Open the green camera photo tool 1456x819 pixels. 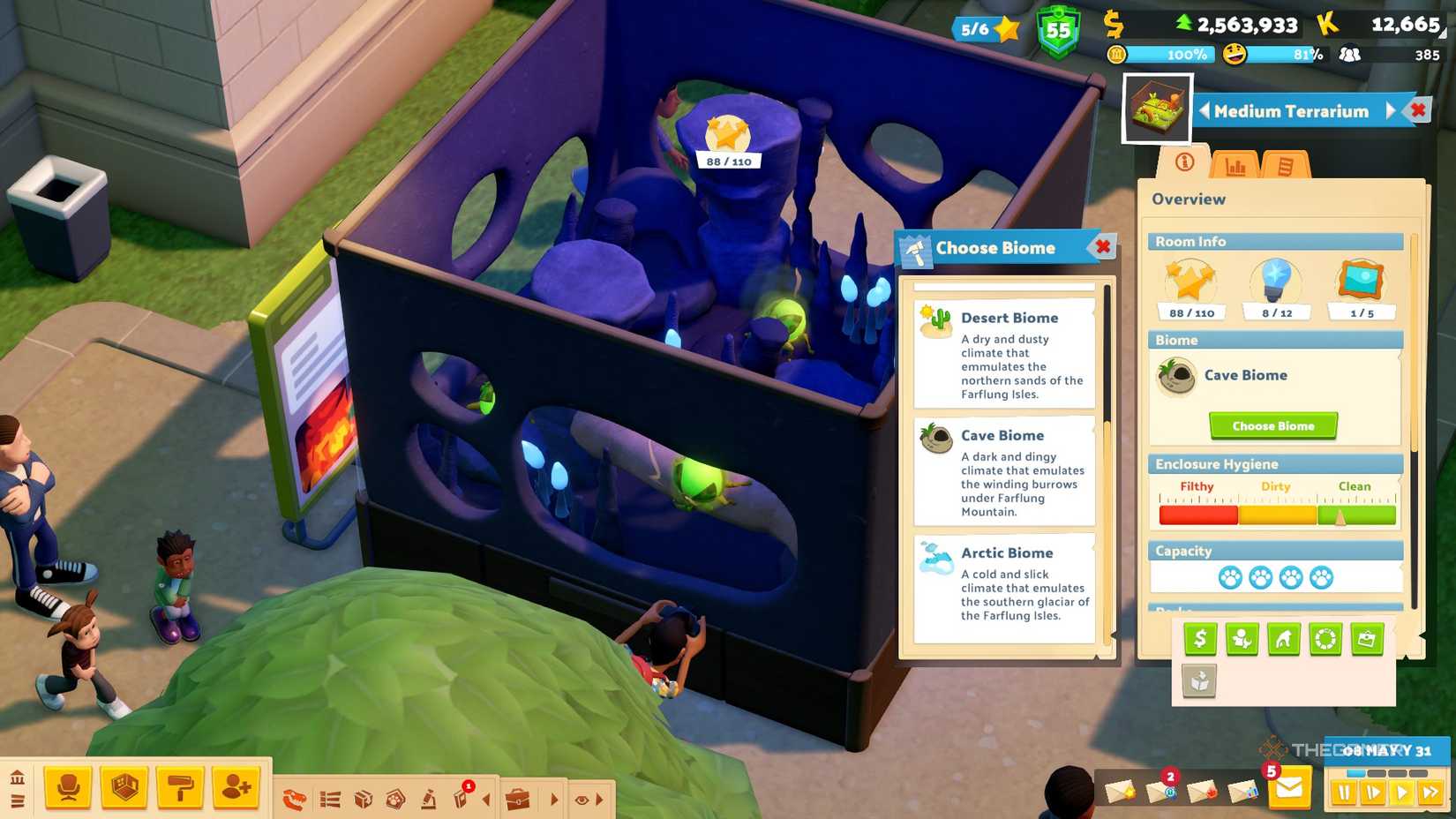click(x=1366, y=637)
